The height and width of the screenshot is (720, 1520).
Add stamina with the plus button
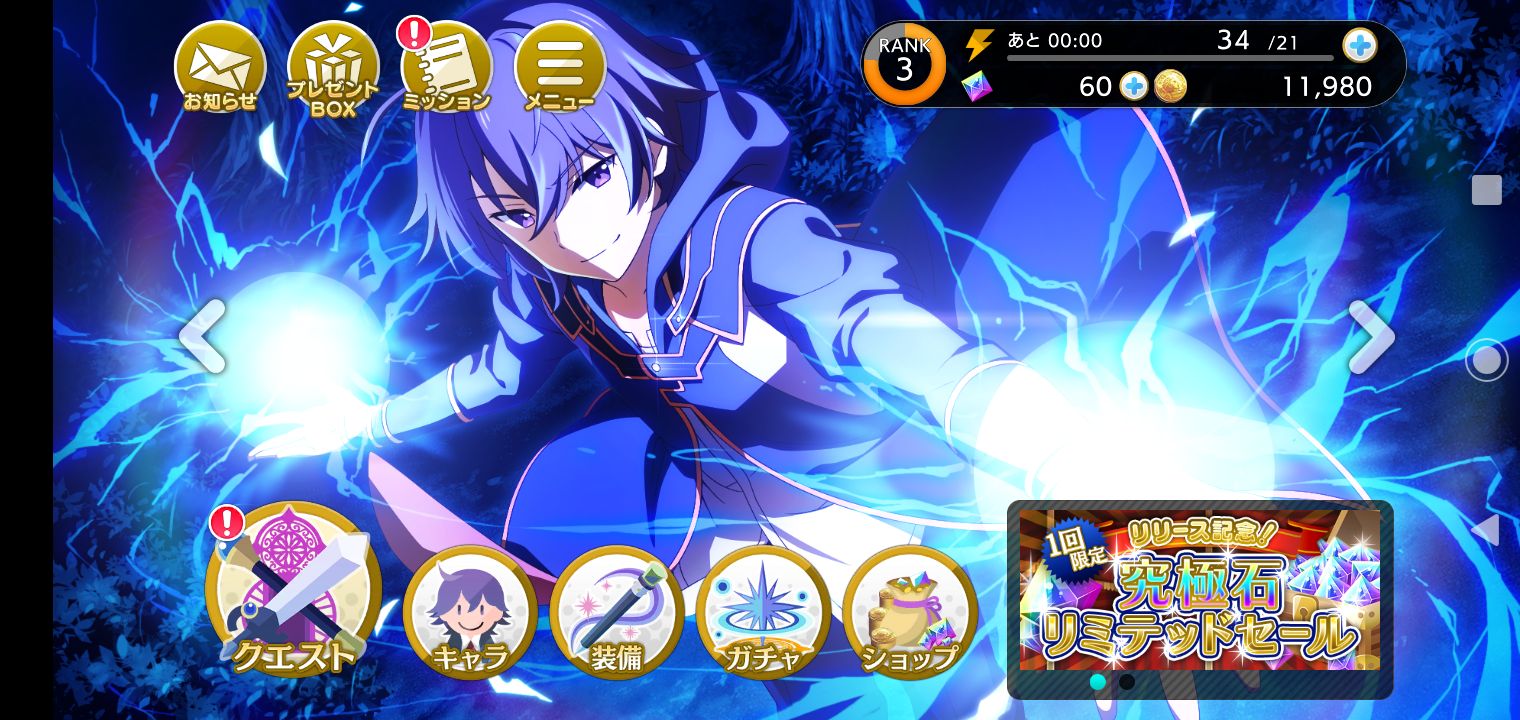(1359, 45)
